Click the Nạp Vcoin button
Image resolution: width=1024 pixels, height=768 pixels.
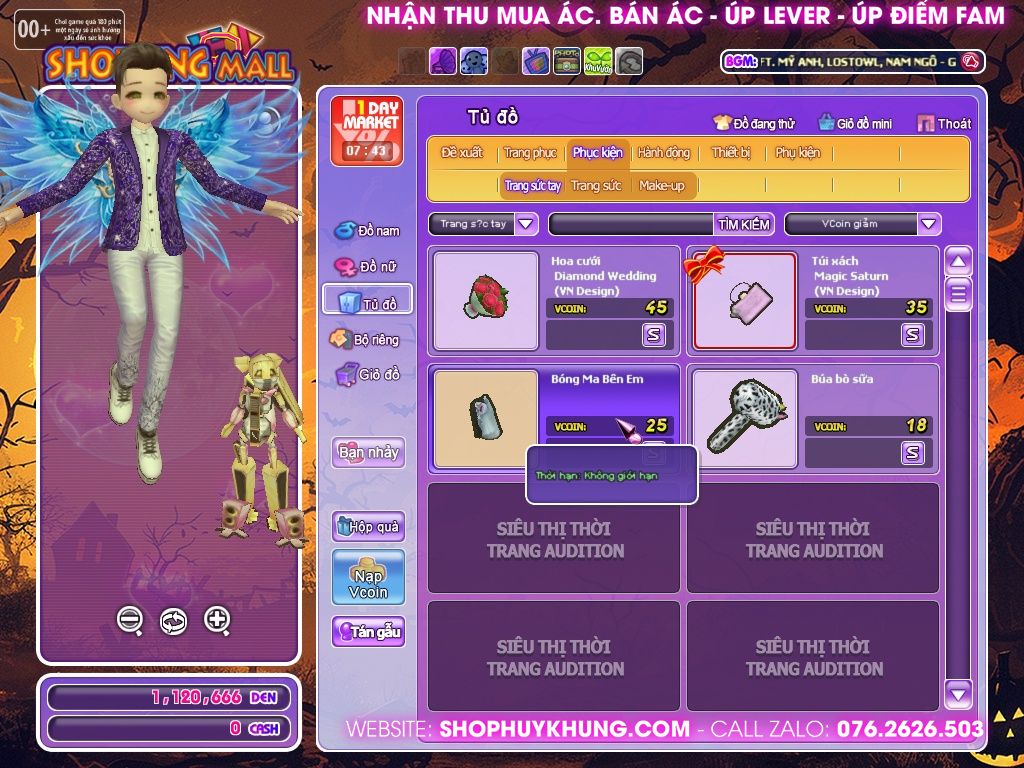tap(368, 577)
